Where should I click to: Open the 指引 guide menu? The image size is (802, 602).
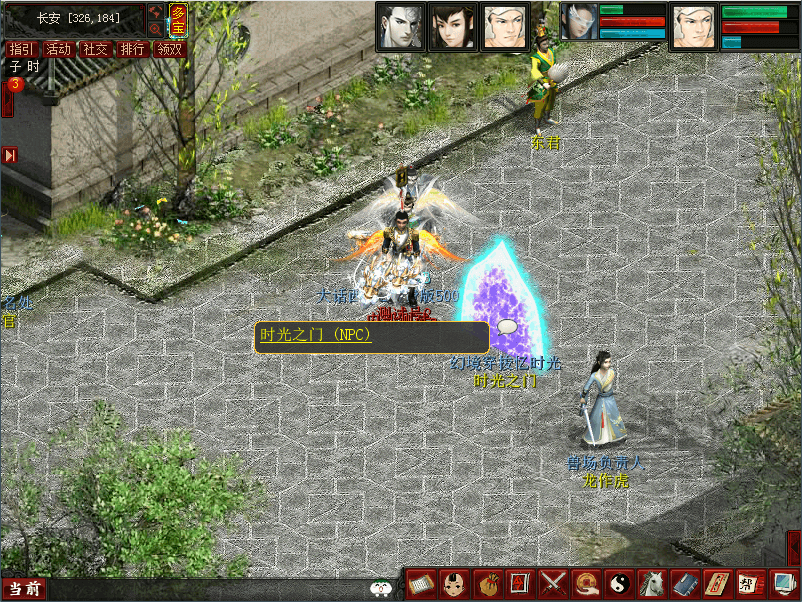click(21, 49)
